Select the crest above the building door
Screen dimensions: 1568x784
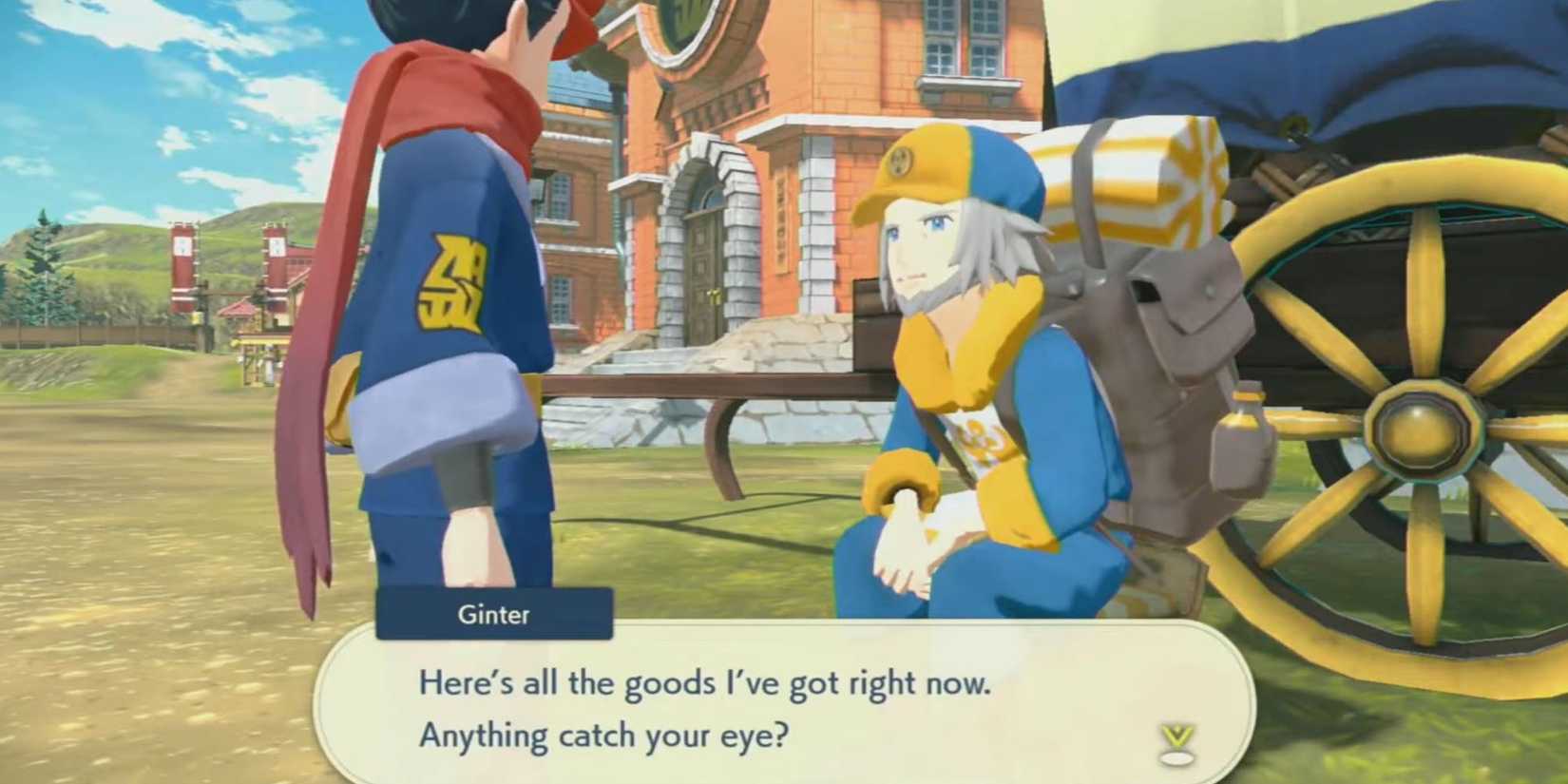(688, 19)
